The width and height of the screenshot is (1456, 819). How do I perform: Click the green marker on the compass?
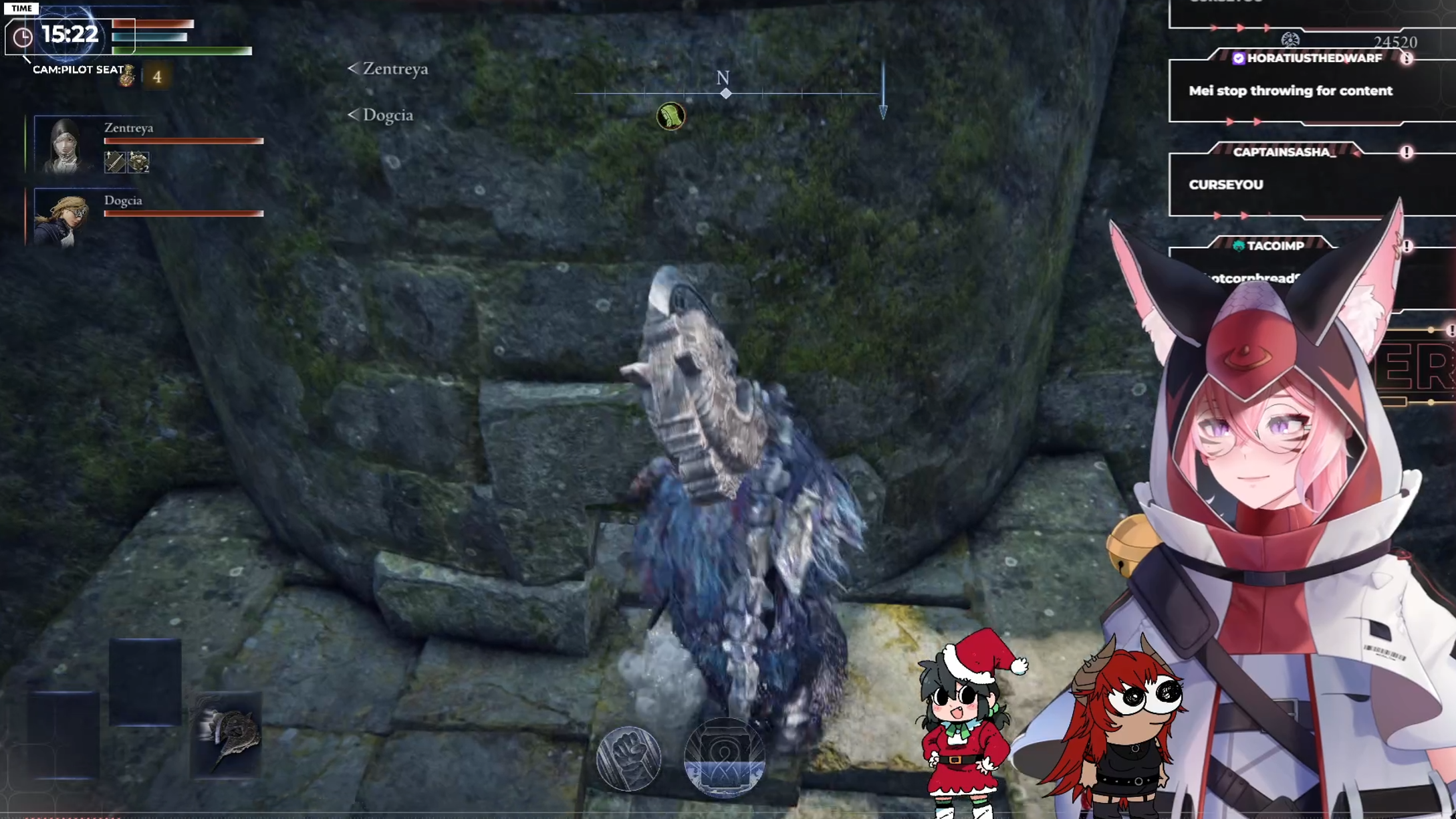(x=671, y=116)
